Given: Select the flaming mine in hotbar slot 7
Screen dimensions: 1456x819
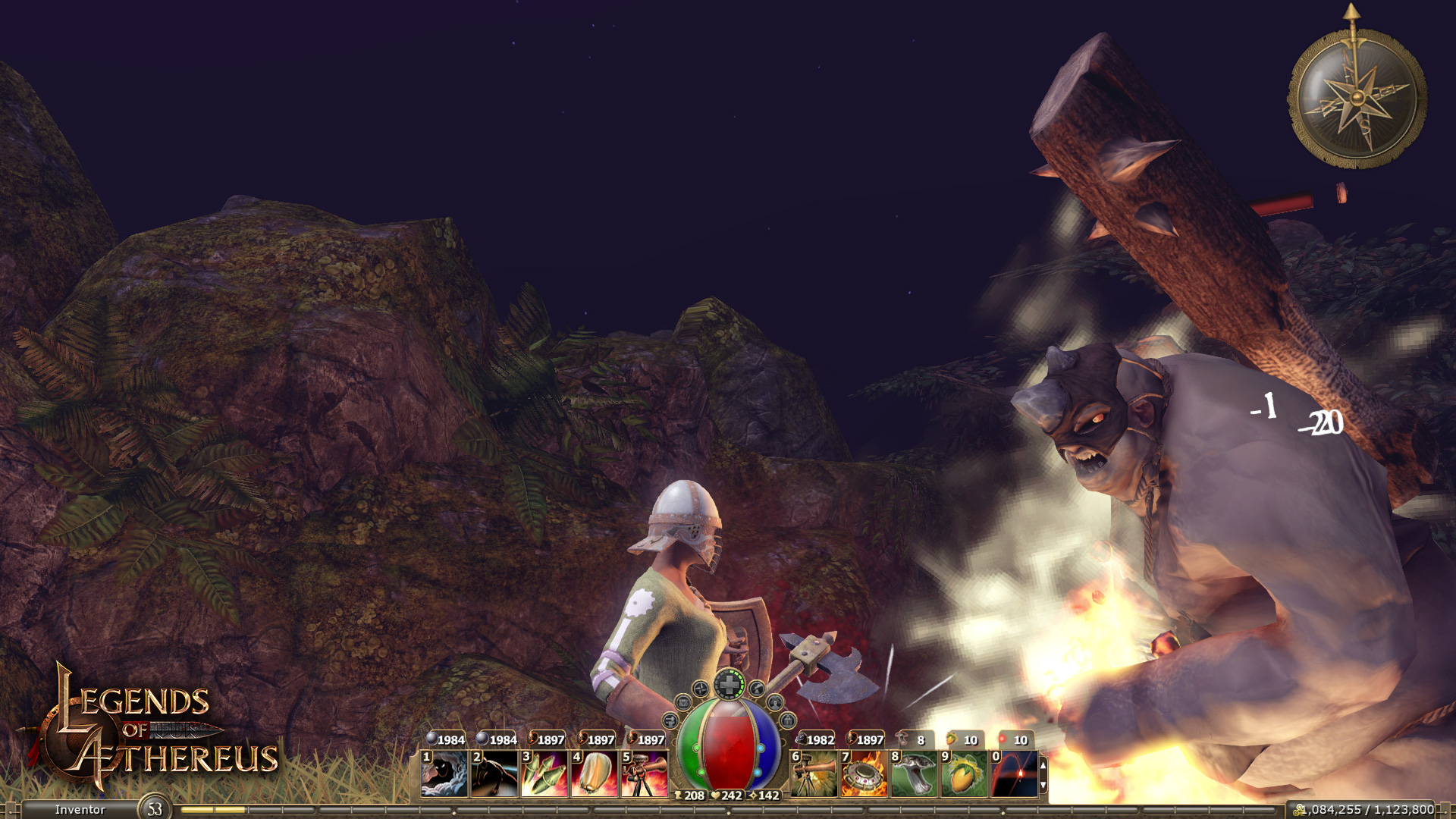Looking at the screenshot, I should click(x=864, y=773).
